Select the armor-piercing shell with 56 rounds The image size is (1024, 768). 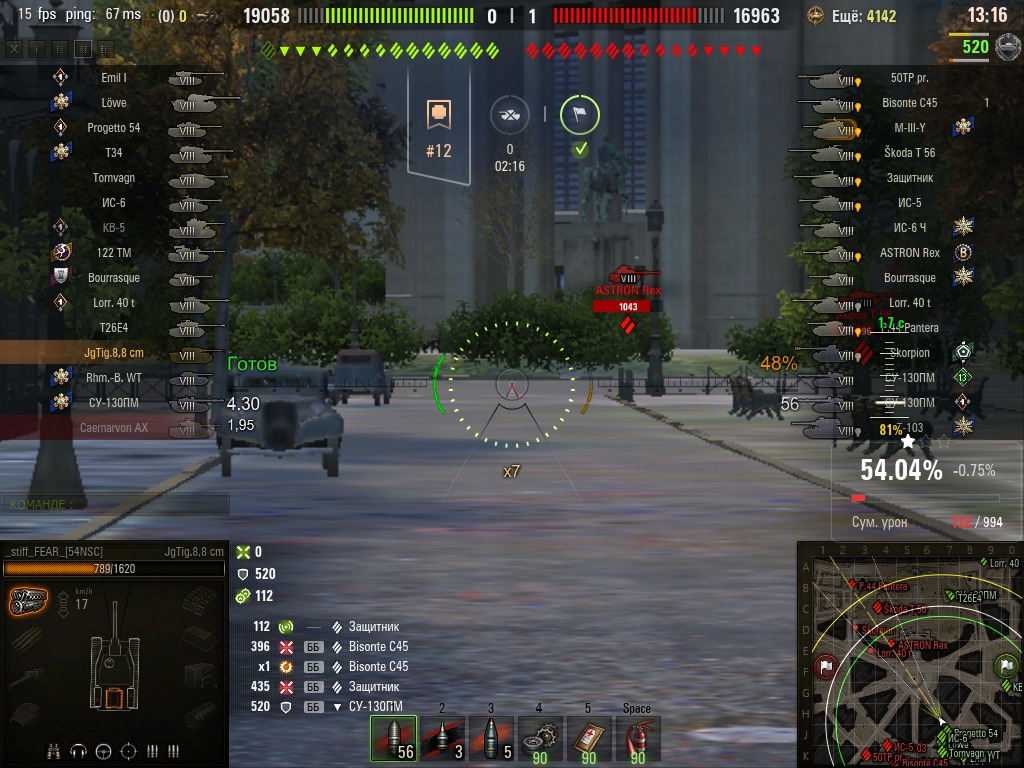tap(392, 738)
